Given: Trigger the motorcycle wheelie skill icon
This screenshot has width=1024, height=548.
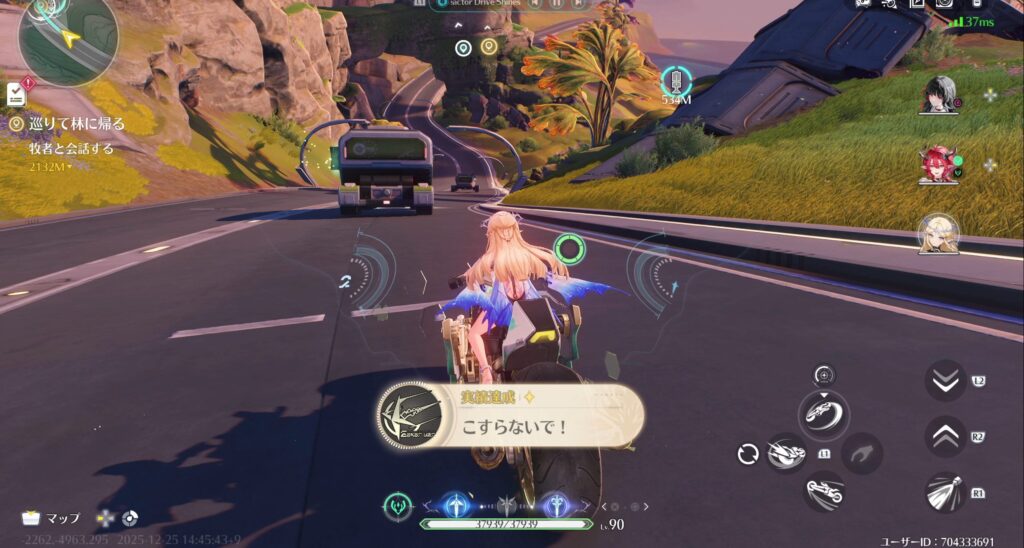Looking at the screenshot, I should click(824, 492).
